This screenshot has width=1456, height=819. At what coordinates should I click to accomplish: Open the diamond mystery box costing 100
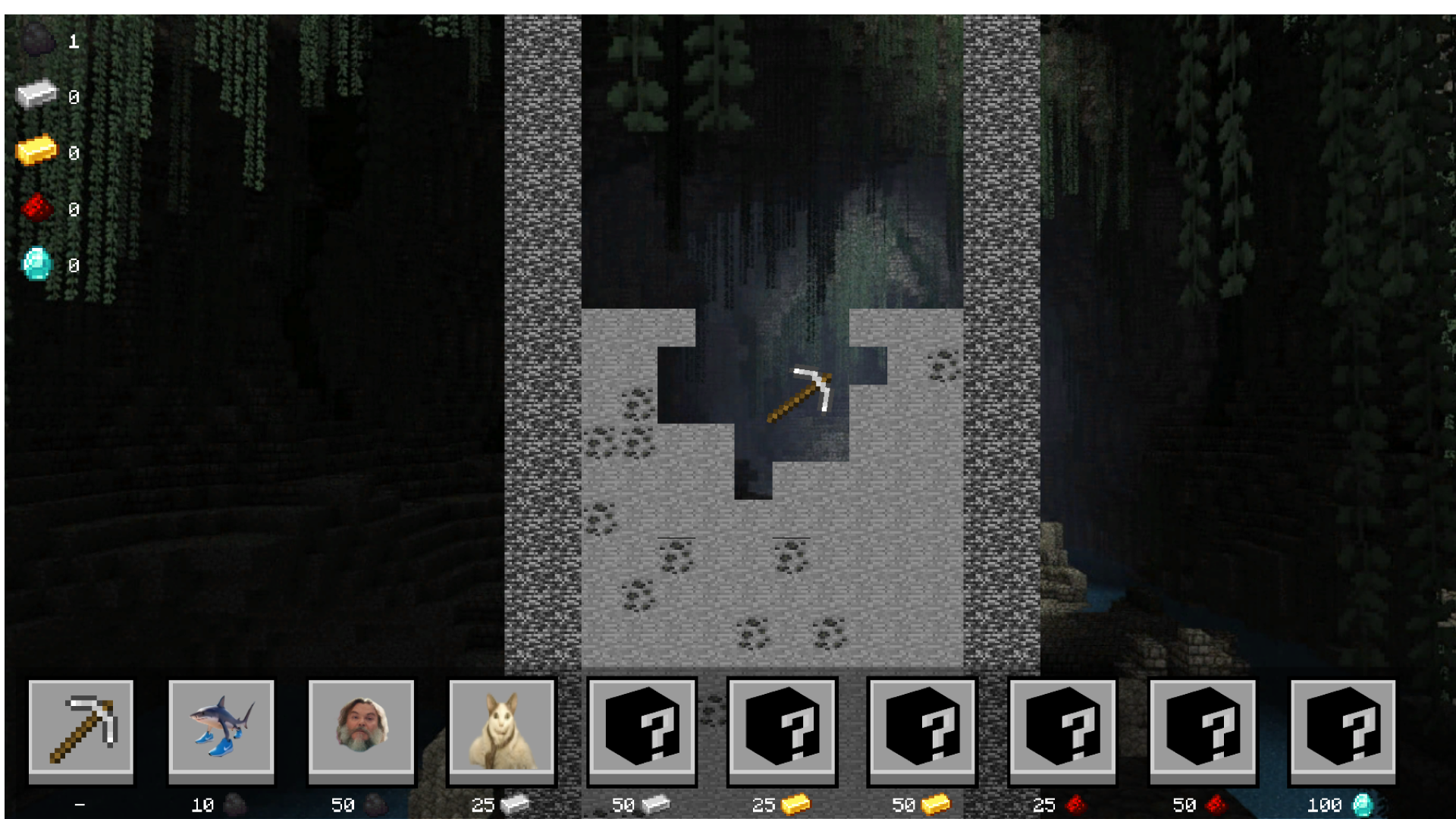1342,730
